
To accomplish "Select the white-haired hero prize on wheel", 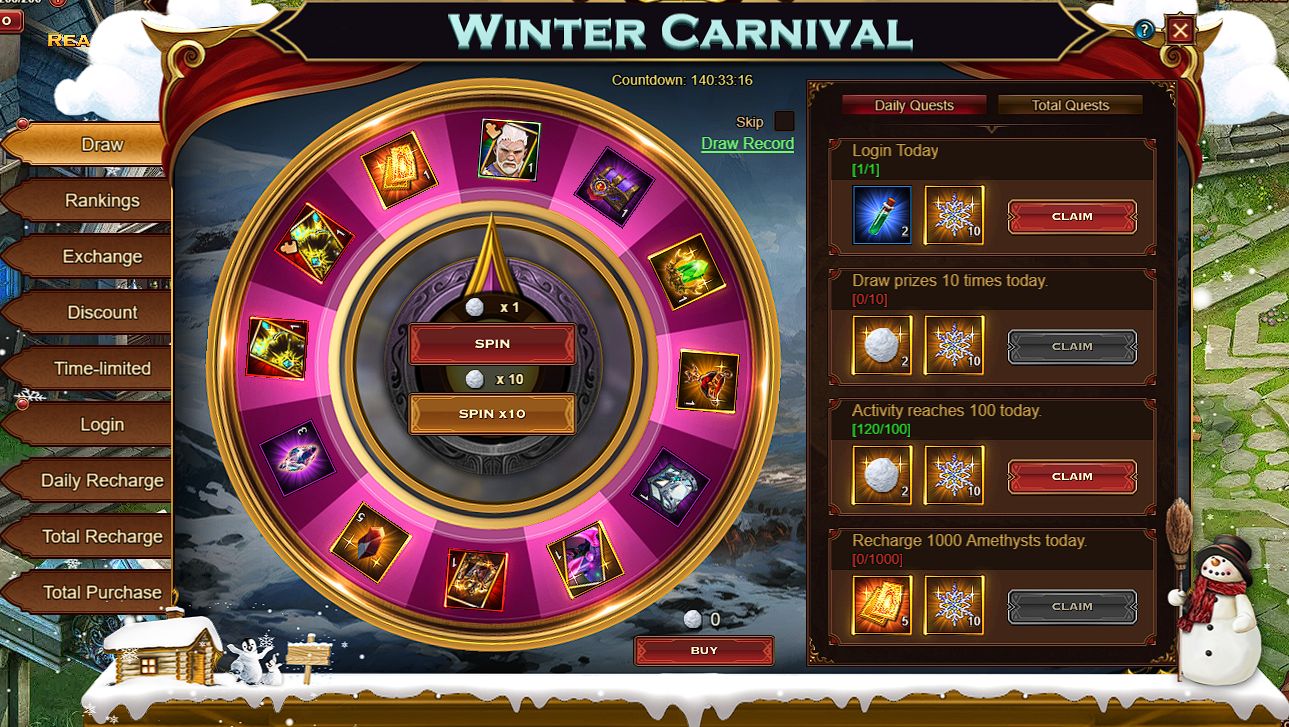I will 509,150.
